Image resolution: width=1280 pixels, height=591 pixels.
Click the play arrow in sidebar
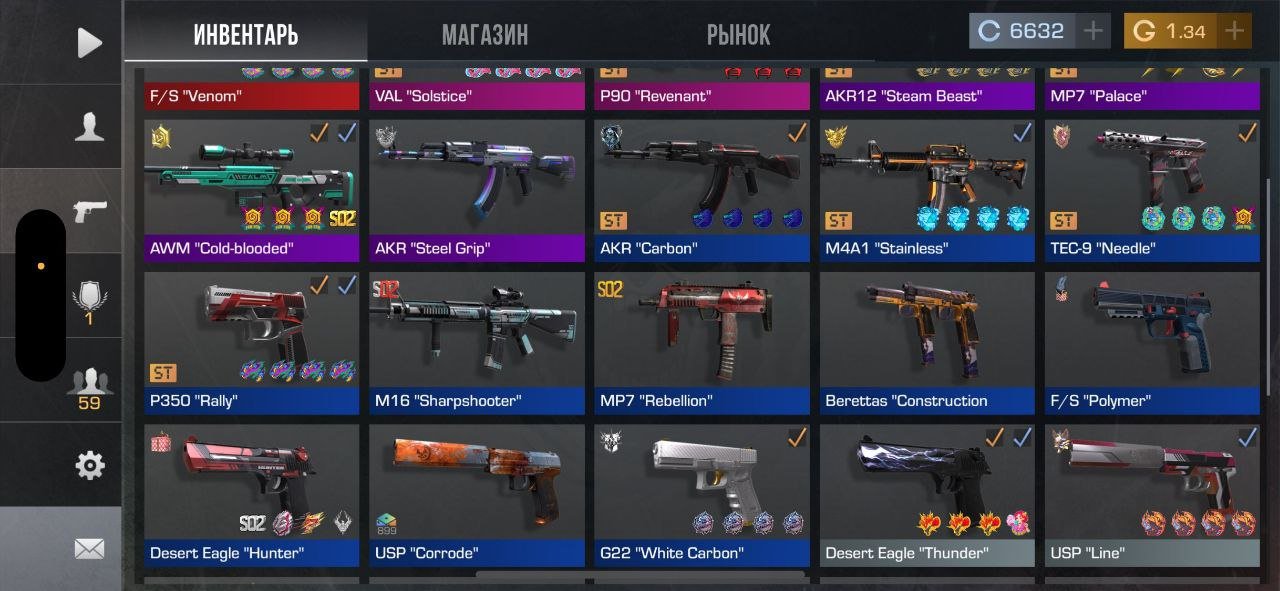(90, 42)
